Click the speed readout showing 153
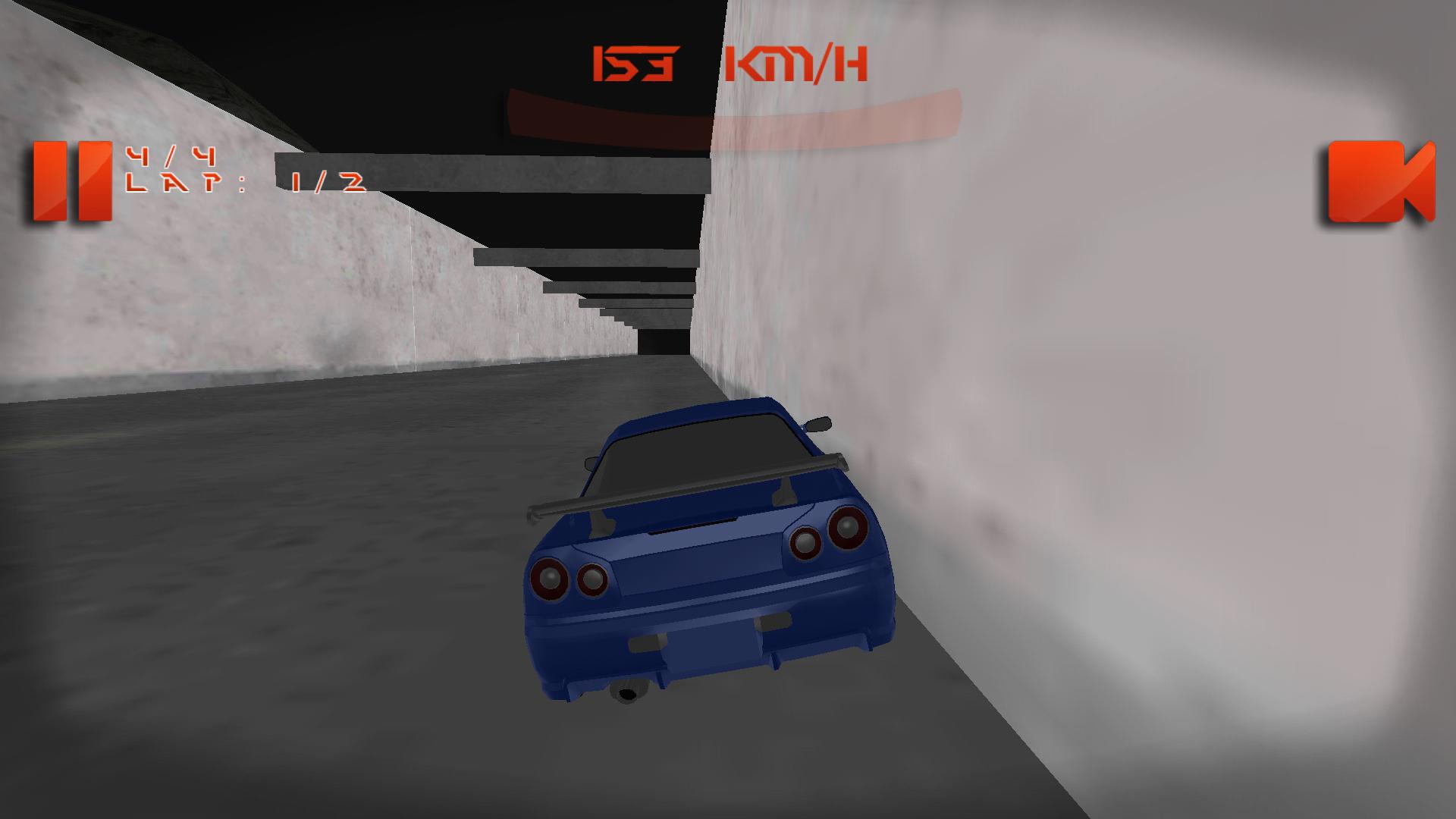Viewport: 1456px width, 819px height. (x=637, y=64)
